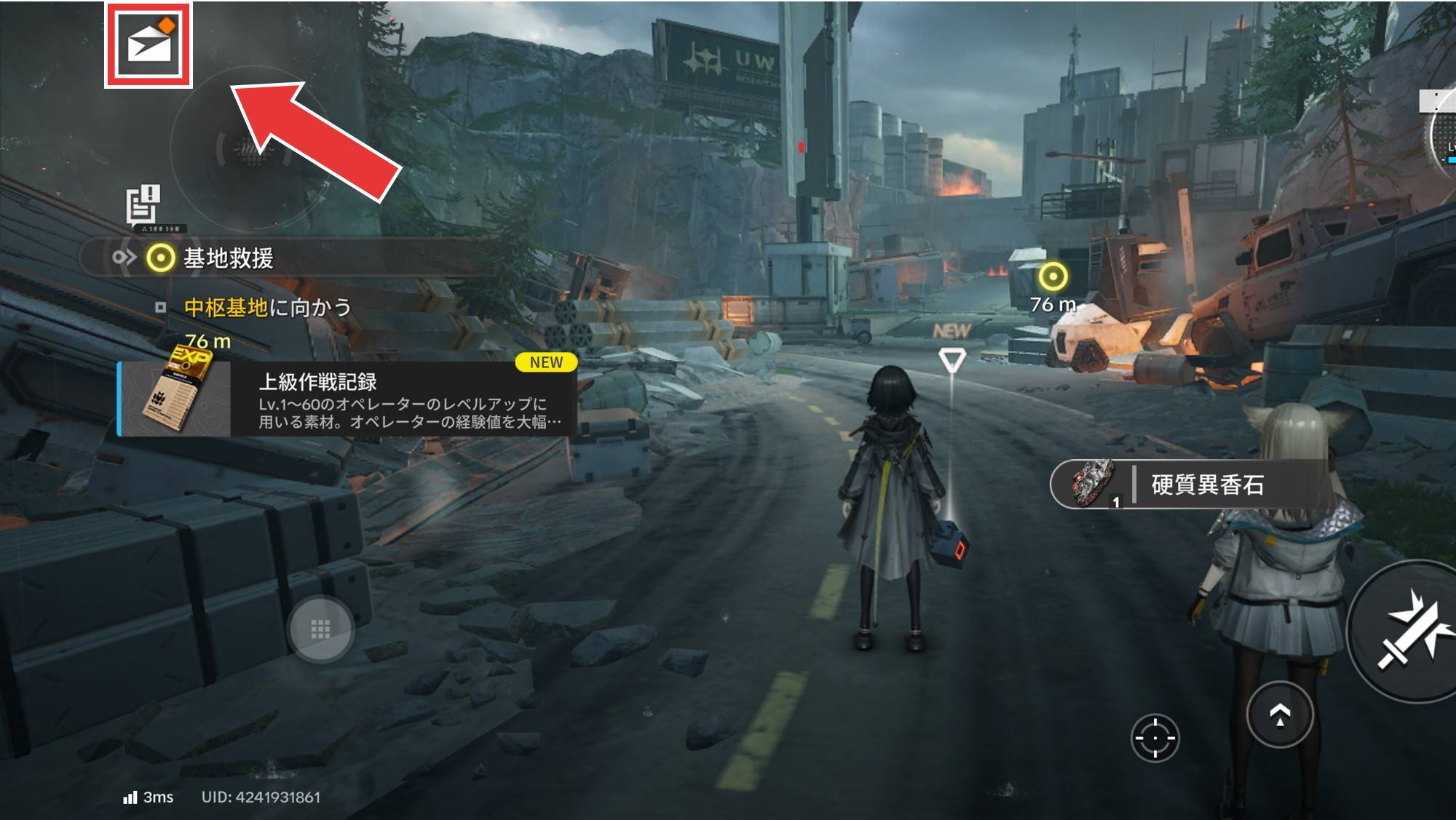The height and width of the screenshot is (820, 1456).
Task: Toggle the crosshair lock-on target button
Action: coord(1155,738)
